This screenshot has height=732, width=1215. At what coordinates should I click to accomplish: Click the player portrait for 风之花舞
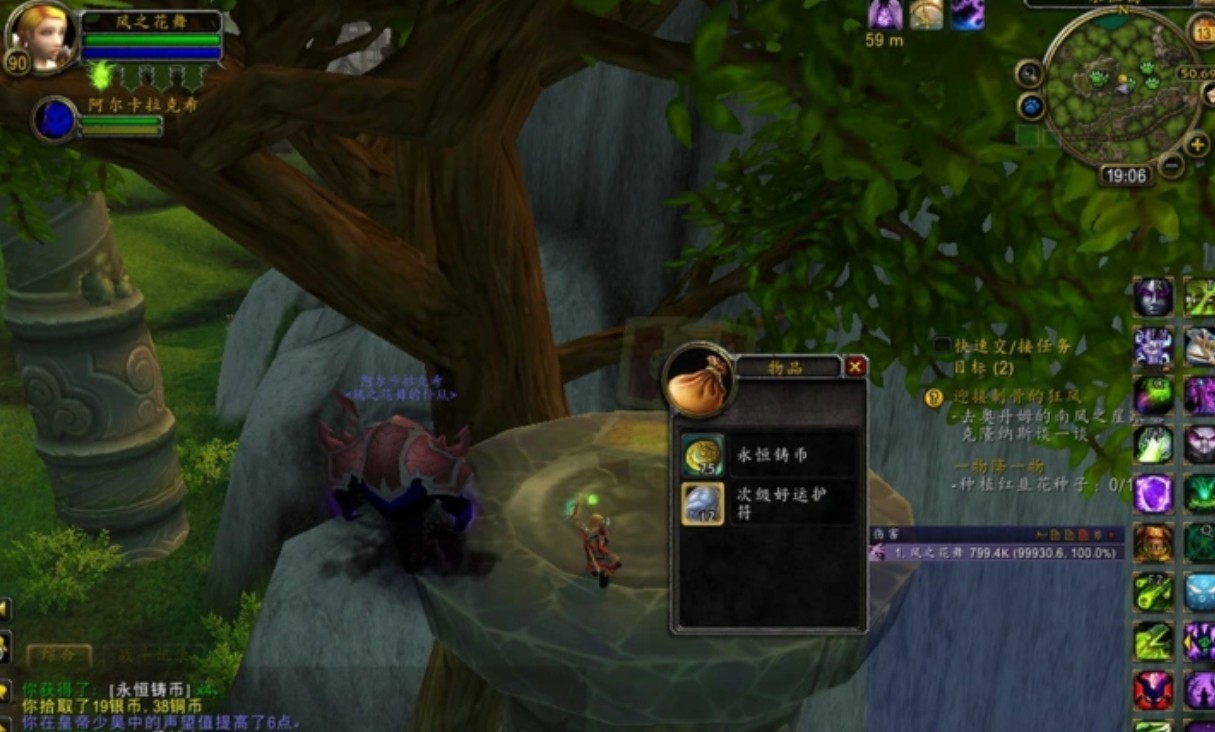[x=40, y=36]
